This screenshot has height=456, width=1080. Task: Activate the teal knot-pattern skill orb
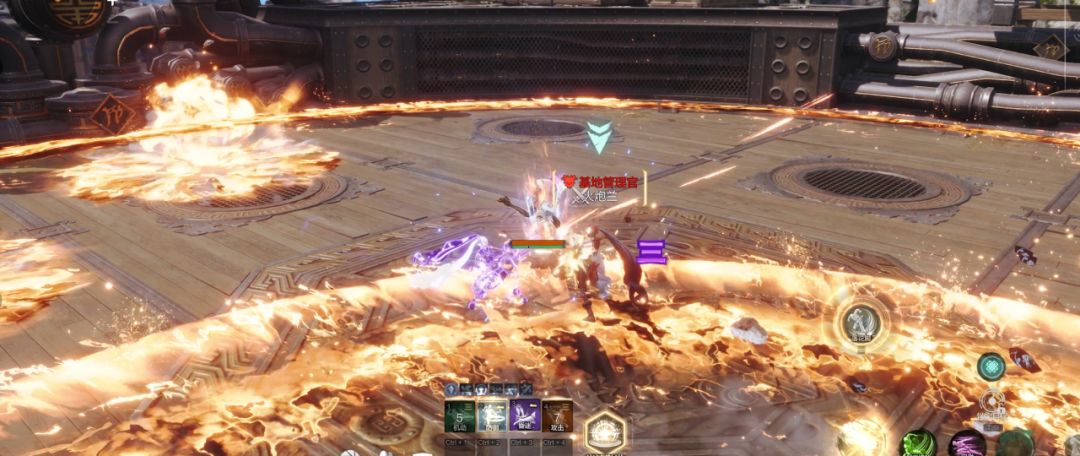[991, 366]
